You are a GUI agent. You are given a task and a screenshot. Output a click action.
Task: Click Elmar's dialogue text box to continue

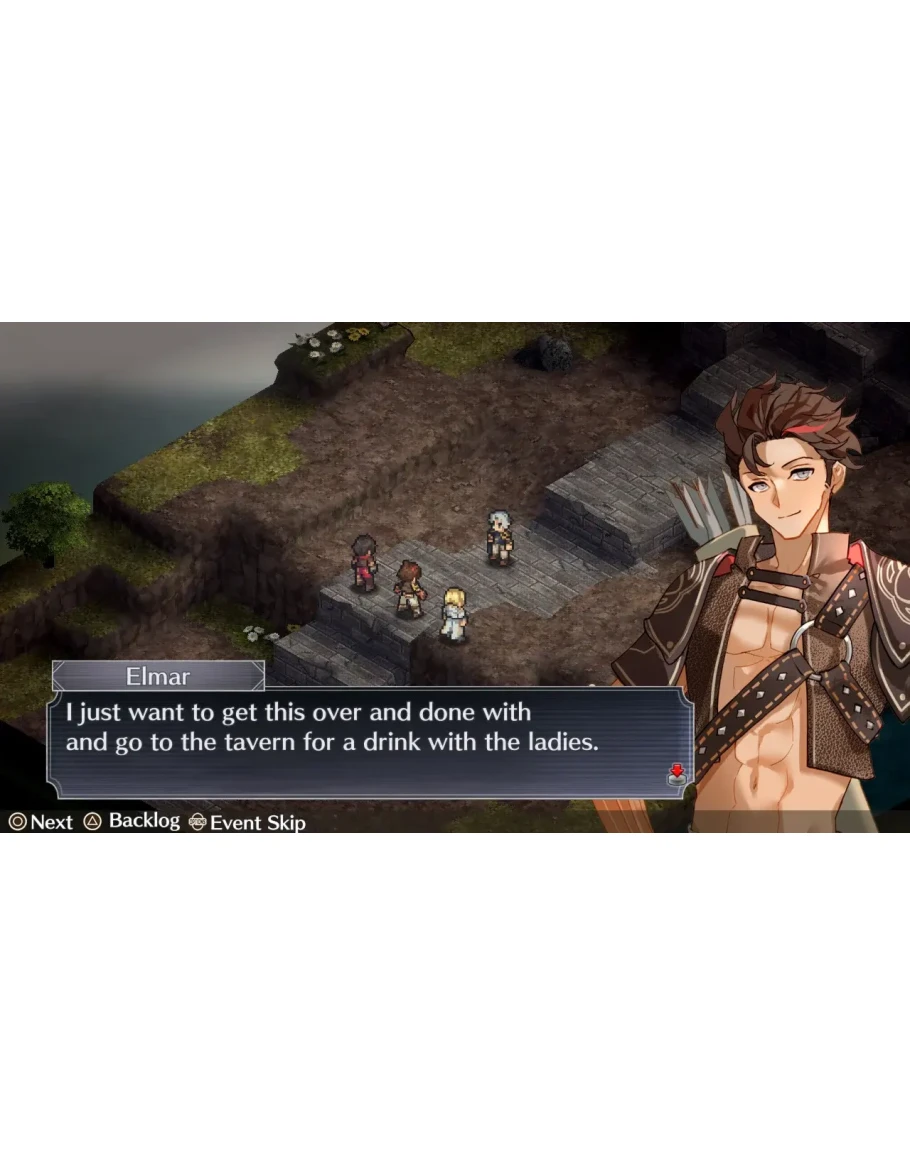(370, 741)
